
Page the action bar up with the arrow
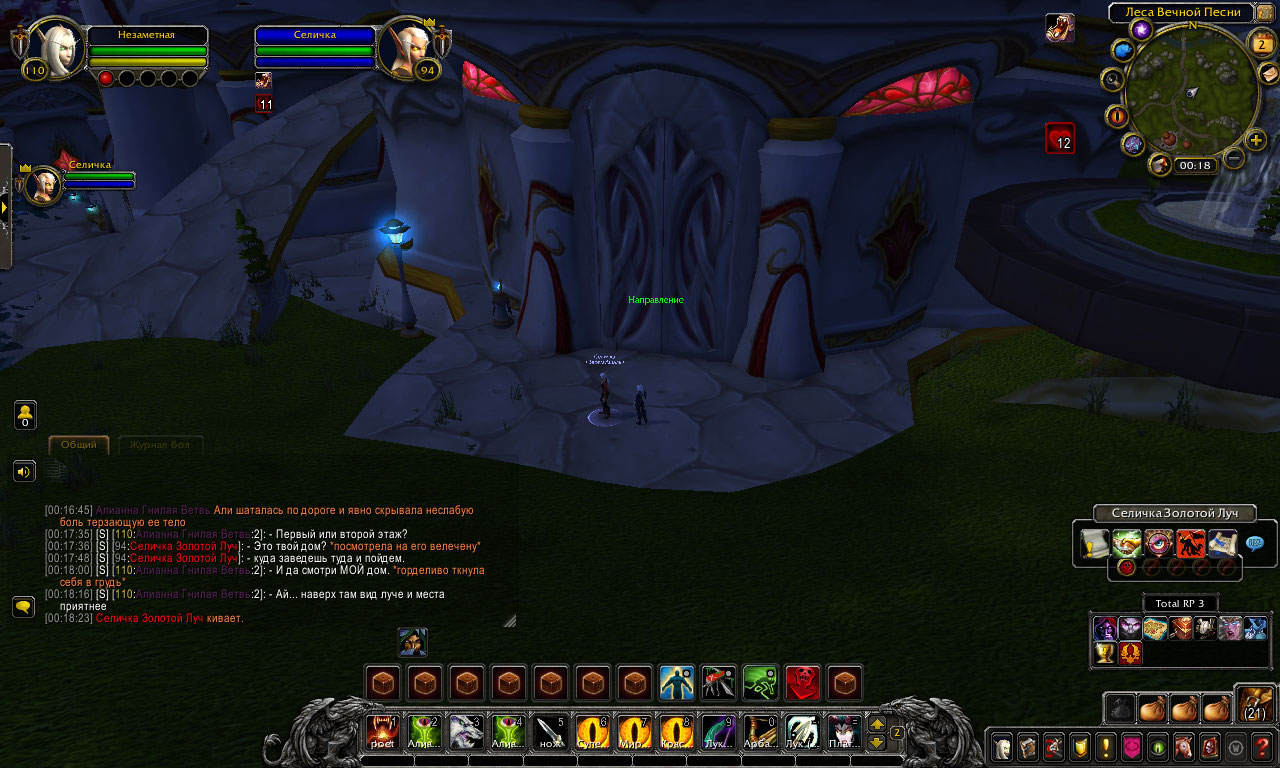pyautogui.click(x=877, y=724)
